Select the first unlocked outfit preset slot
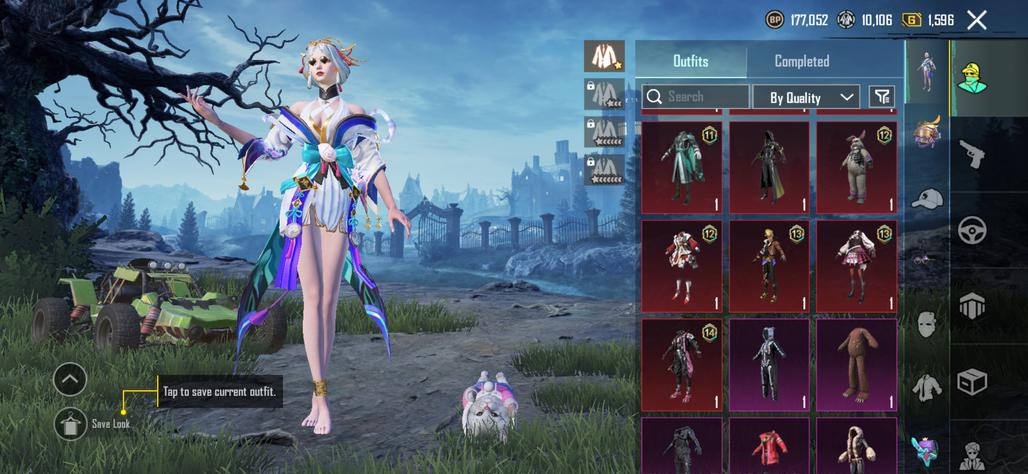The width and height of the screenshot is (1028, 474). click(x=604, y=56)
